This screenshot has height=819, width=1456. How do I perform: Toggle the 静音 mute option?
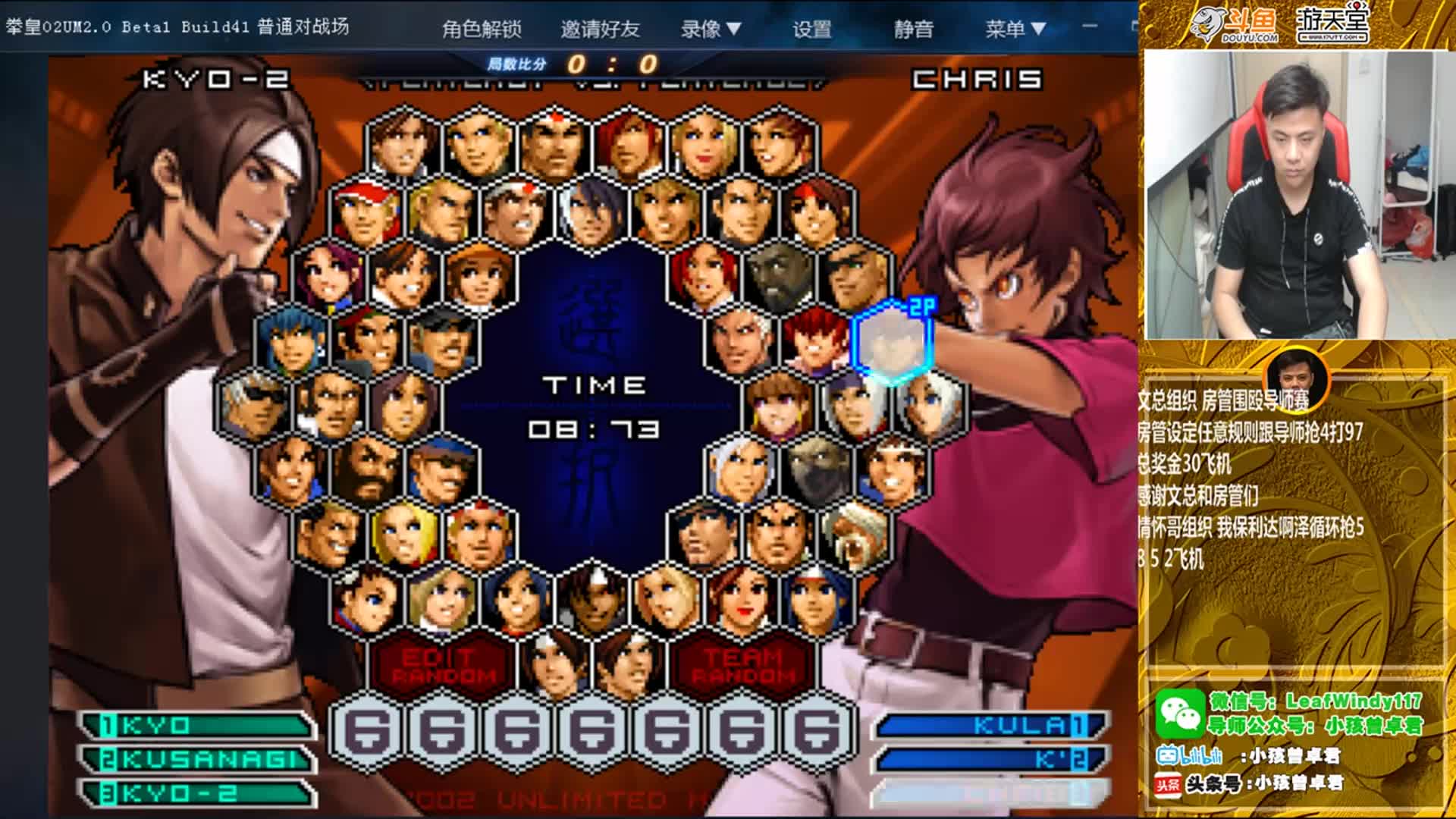point(913,29)
